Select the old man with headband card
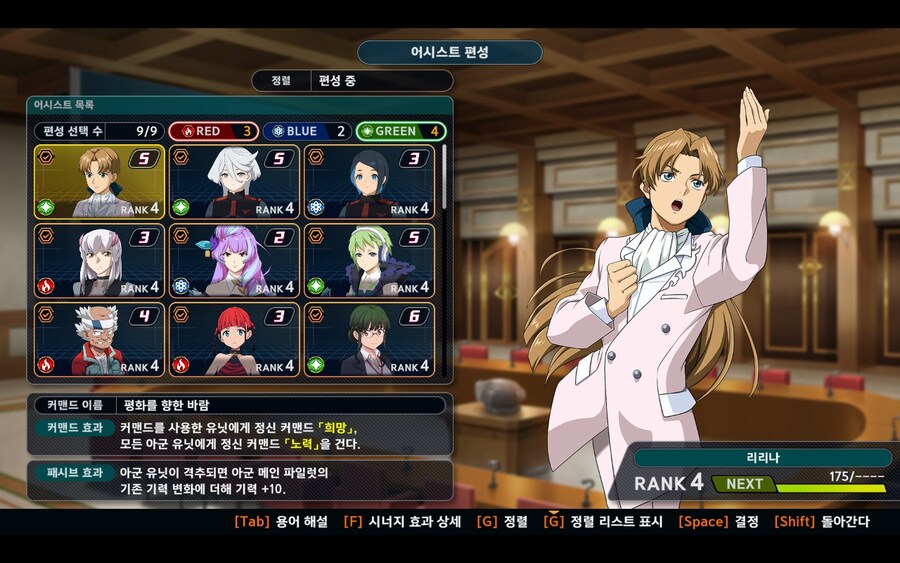The image size is (900, 563). pos(100,339)
